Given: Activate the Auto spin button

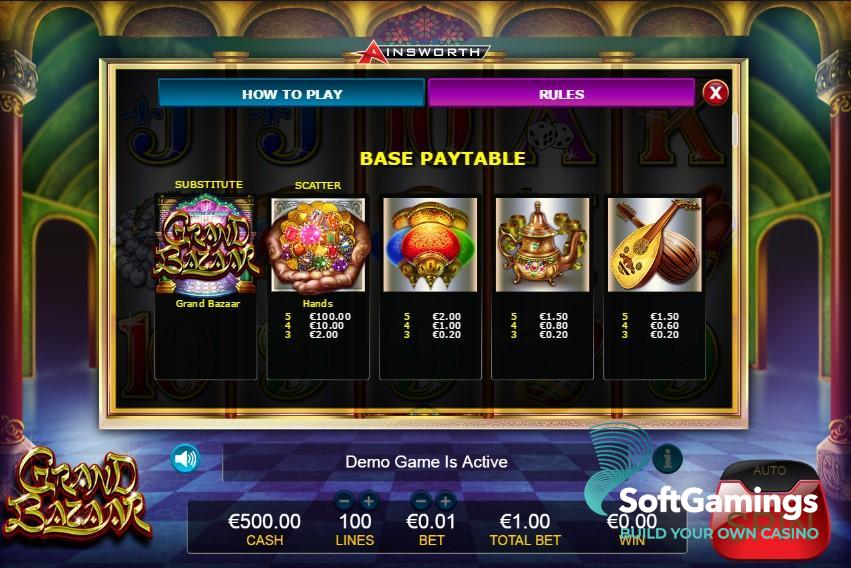Looking at the screenshot, I should (x=769, y=470).
